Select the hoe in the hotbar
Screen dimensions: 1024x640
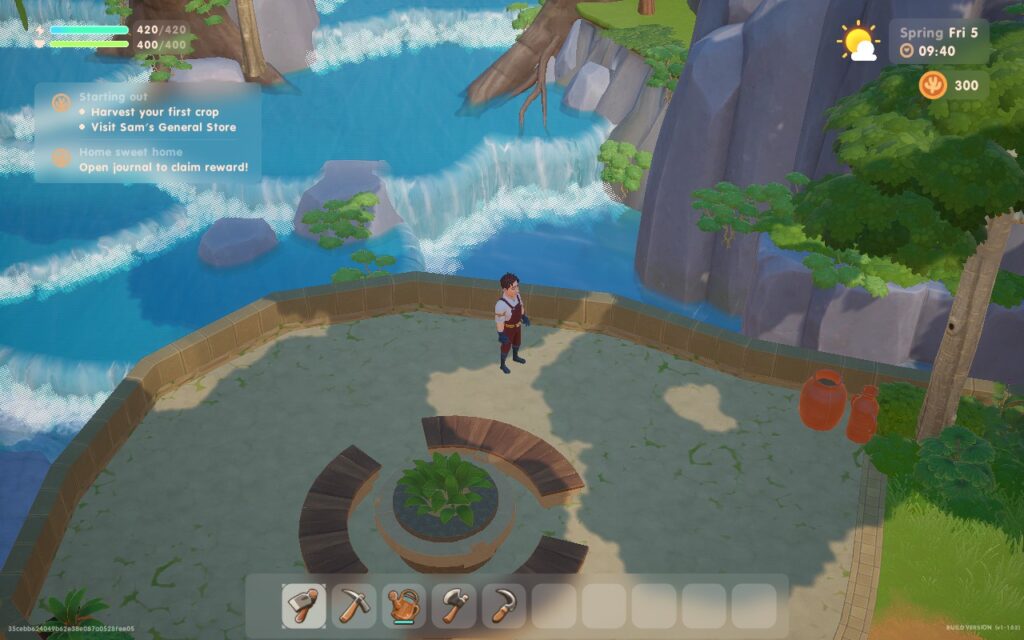304,606
